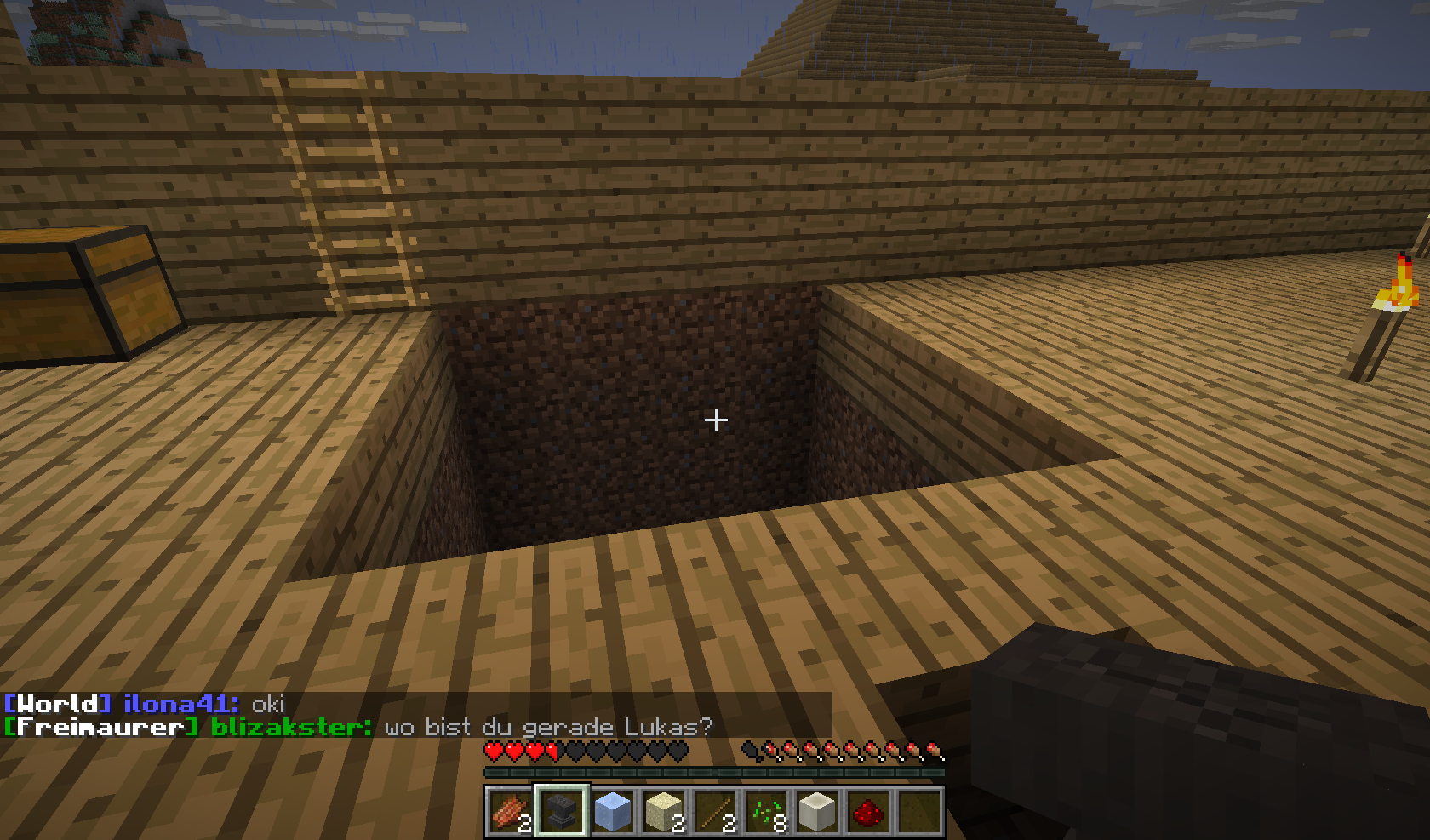Image resolution: width=1430 pixels, height=840 pixels.
Task: Choose the ice block hotbar slot
Action: coord(612,811)
